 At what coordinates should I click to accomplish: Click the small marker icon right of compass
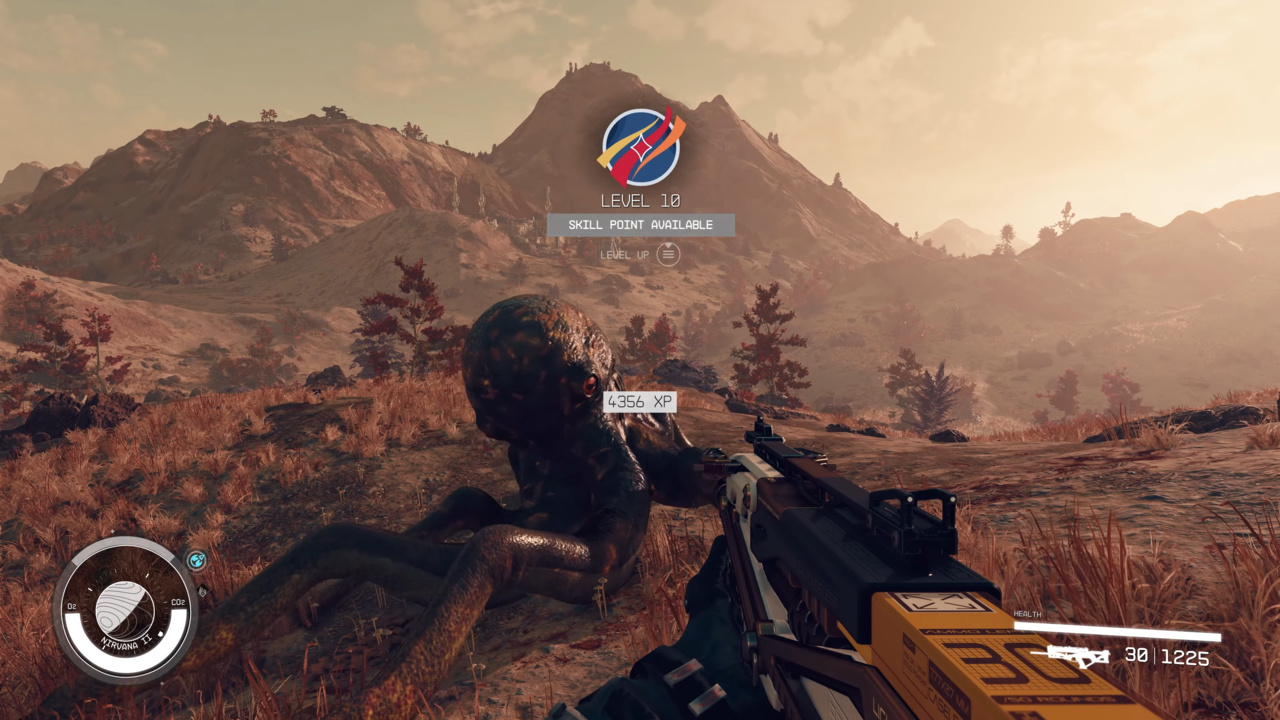click(x=202, y=590)
